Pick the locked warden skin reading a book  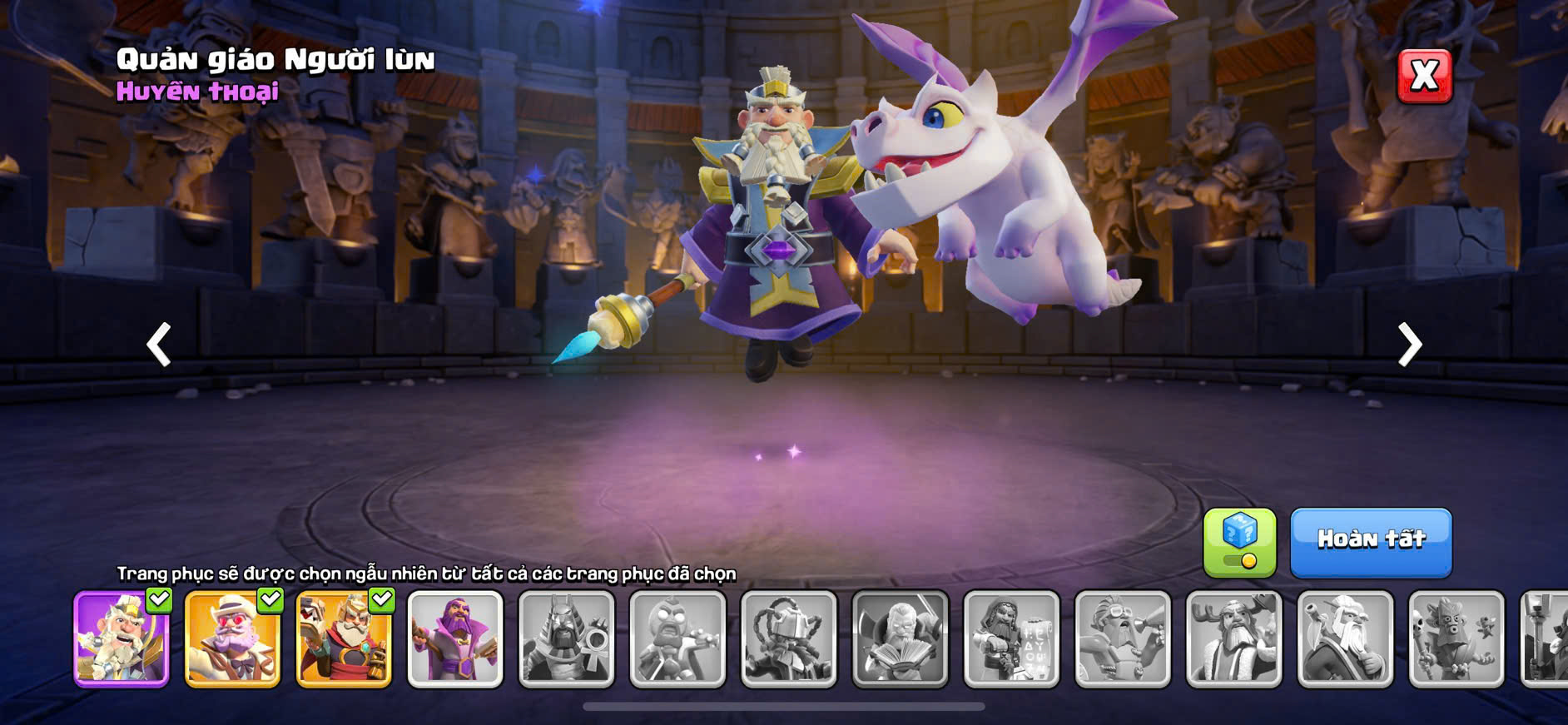pyautogui.click(x=901, y=638)
